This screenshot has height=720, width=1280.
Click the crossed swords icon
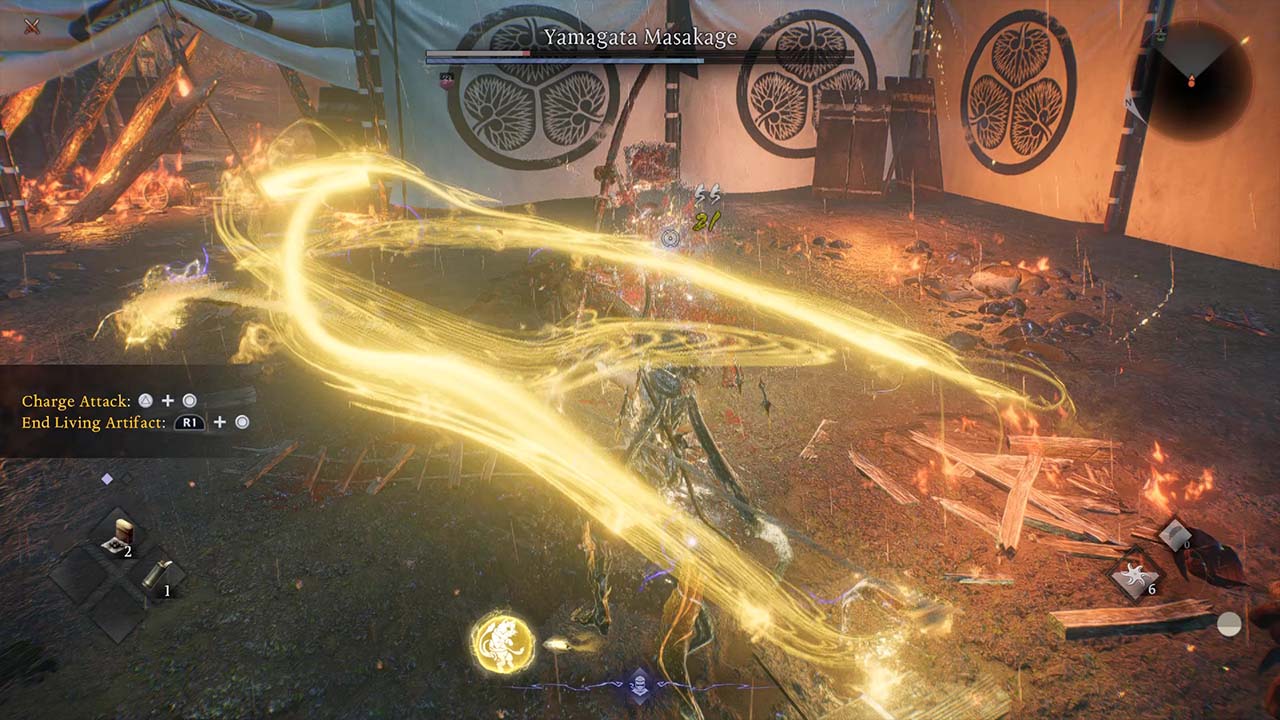[32, 26]
